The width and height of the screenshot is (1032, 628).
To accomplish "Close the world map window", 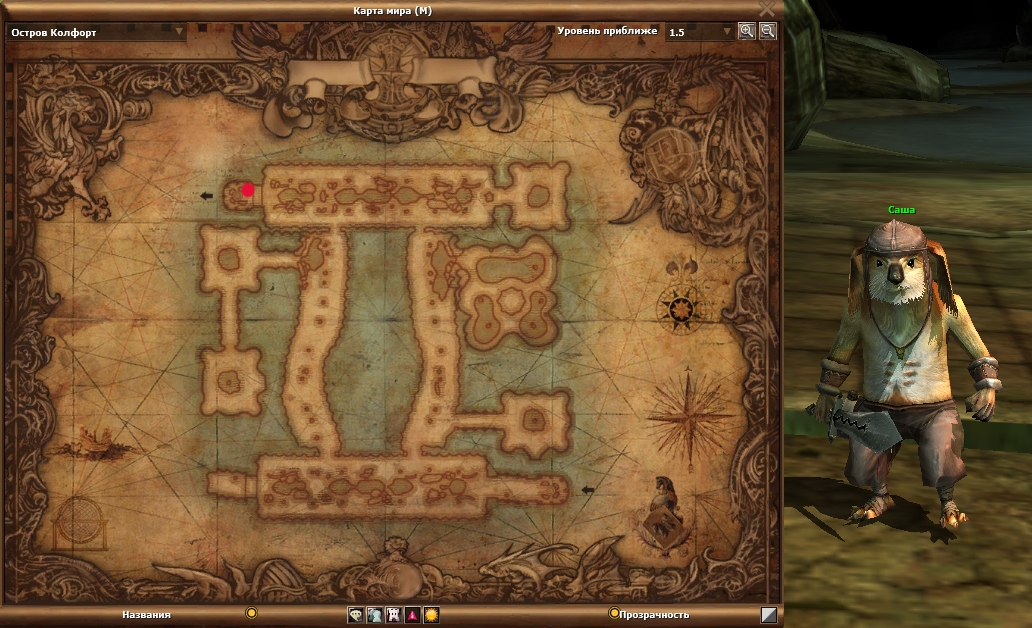I will pyautogui.click(x=767, y=8).
